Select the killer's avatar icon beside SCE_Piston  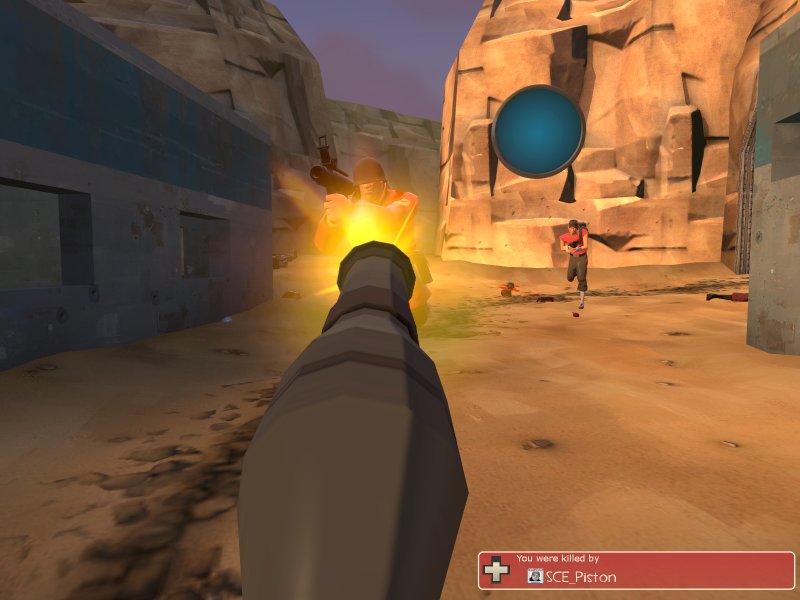535,576
